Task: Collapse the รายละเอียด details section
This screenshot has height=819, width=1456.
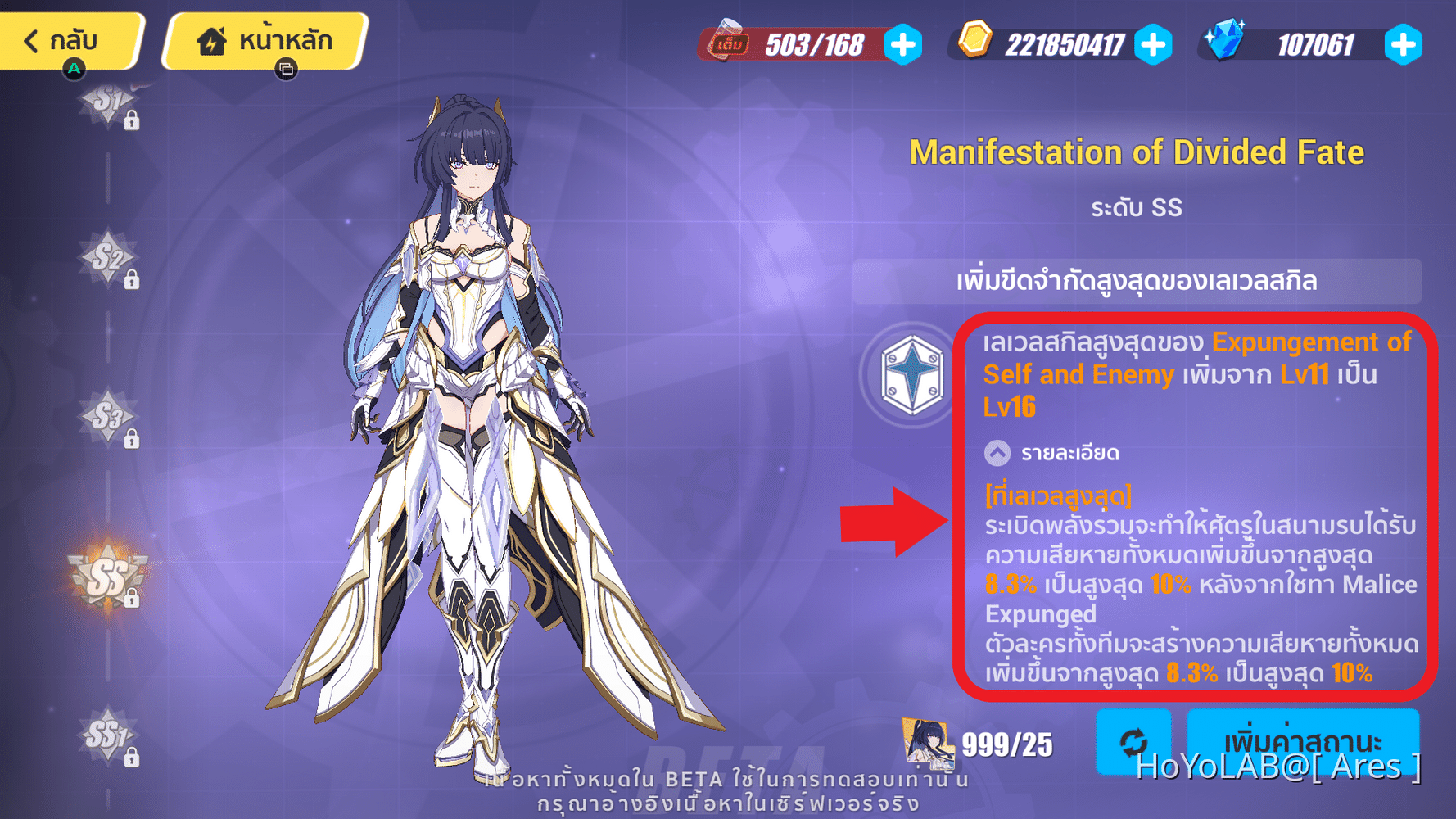Action: point(997,452)
